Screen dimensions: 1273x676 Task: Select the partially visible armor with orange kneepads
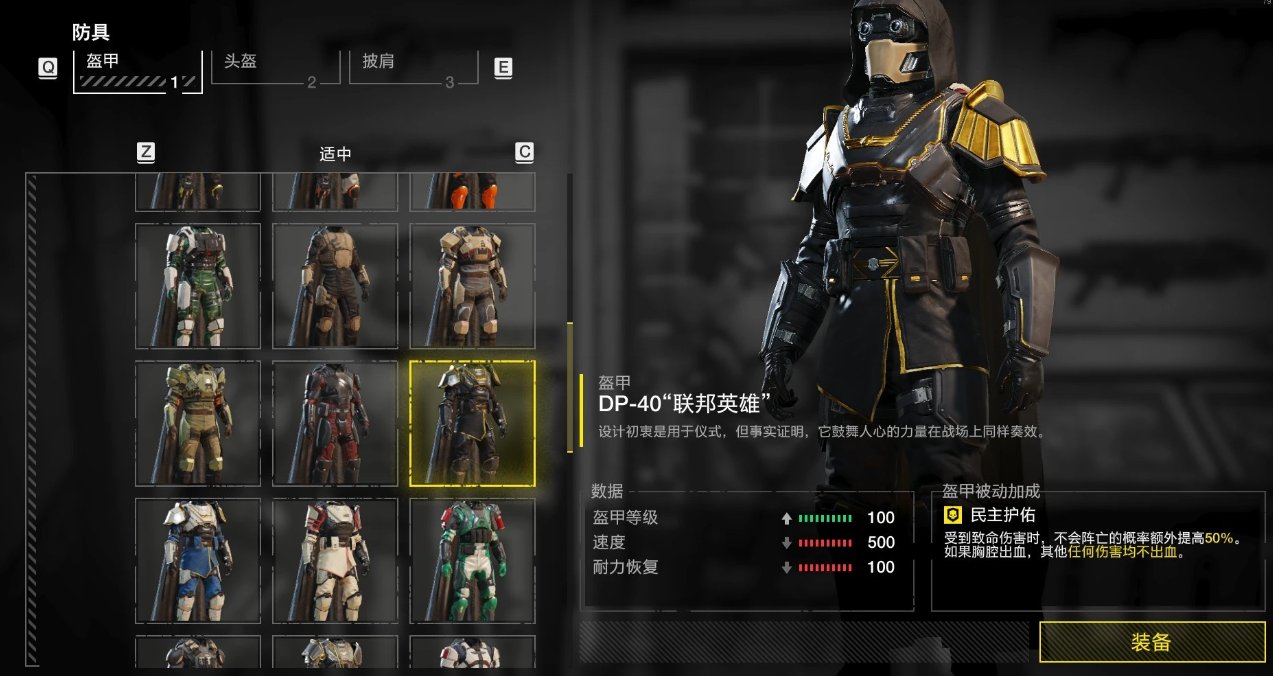(472, 191)
